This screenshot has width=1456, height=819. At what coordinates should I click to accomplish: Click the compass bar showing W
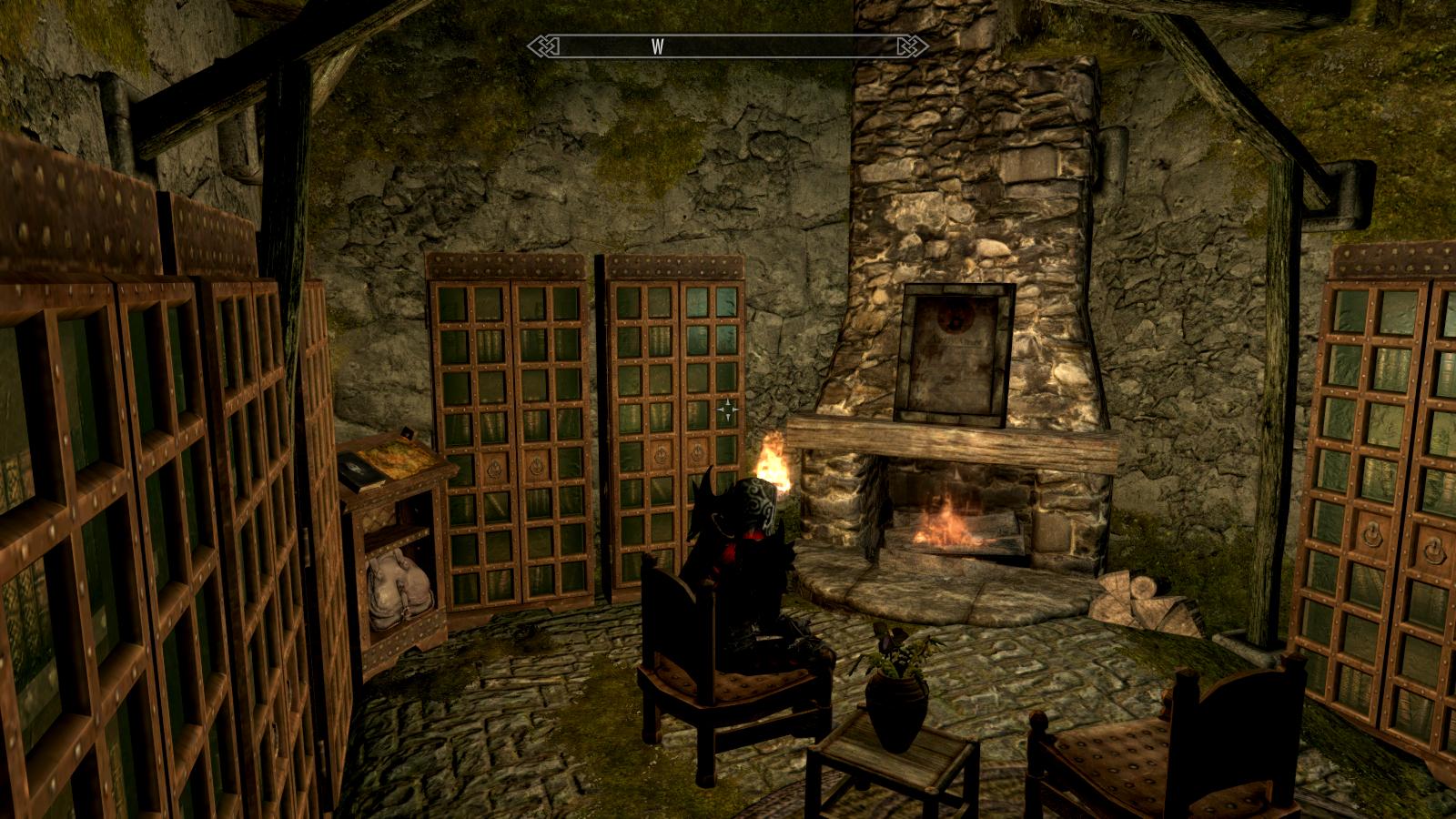[x=728, y=46]
